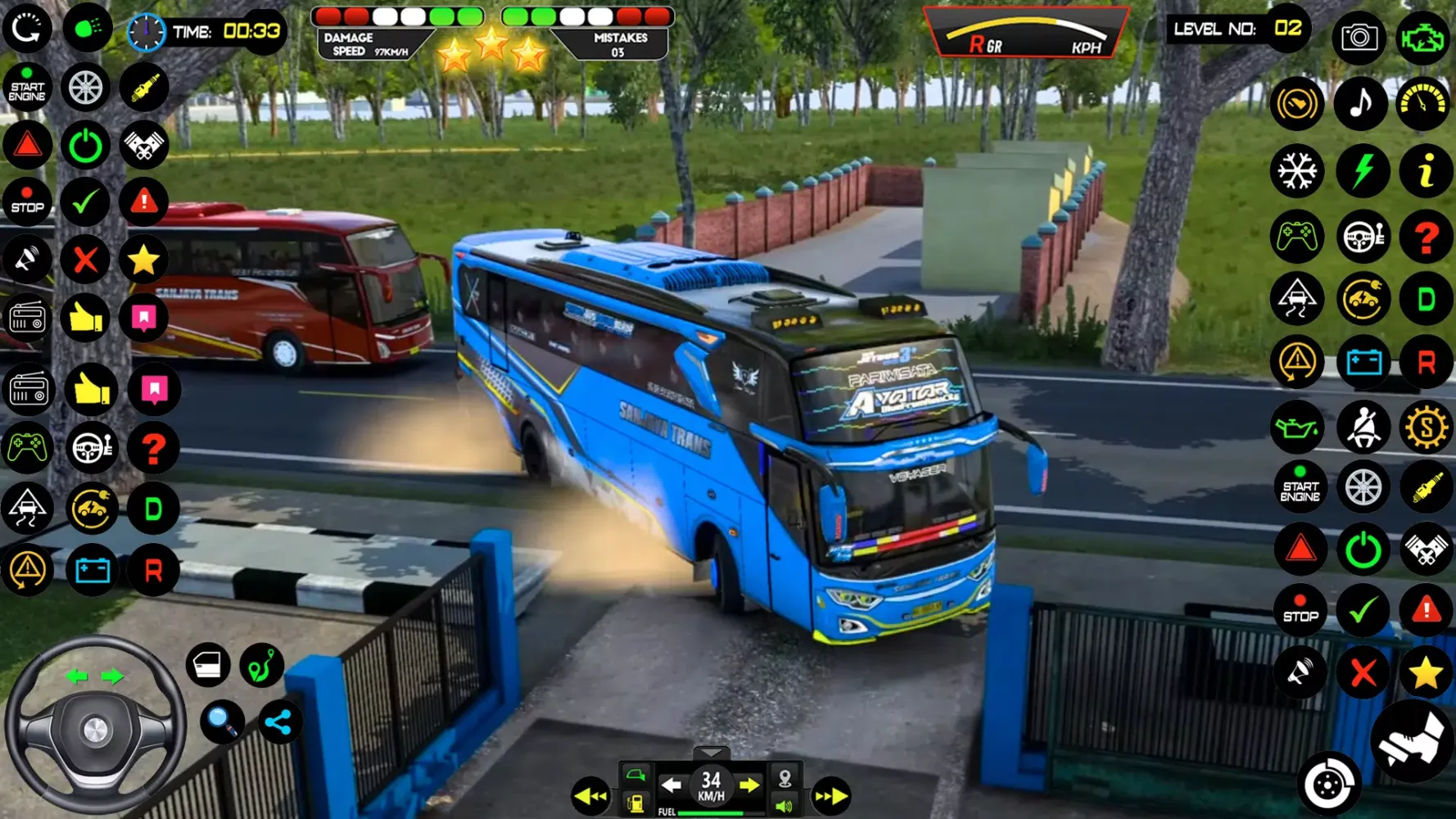The height and width of the screenshot is (819, 1456).
Task: Click the green engine icon
Action: click(1423, 37)
